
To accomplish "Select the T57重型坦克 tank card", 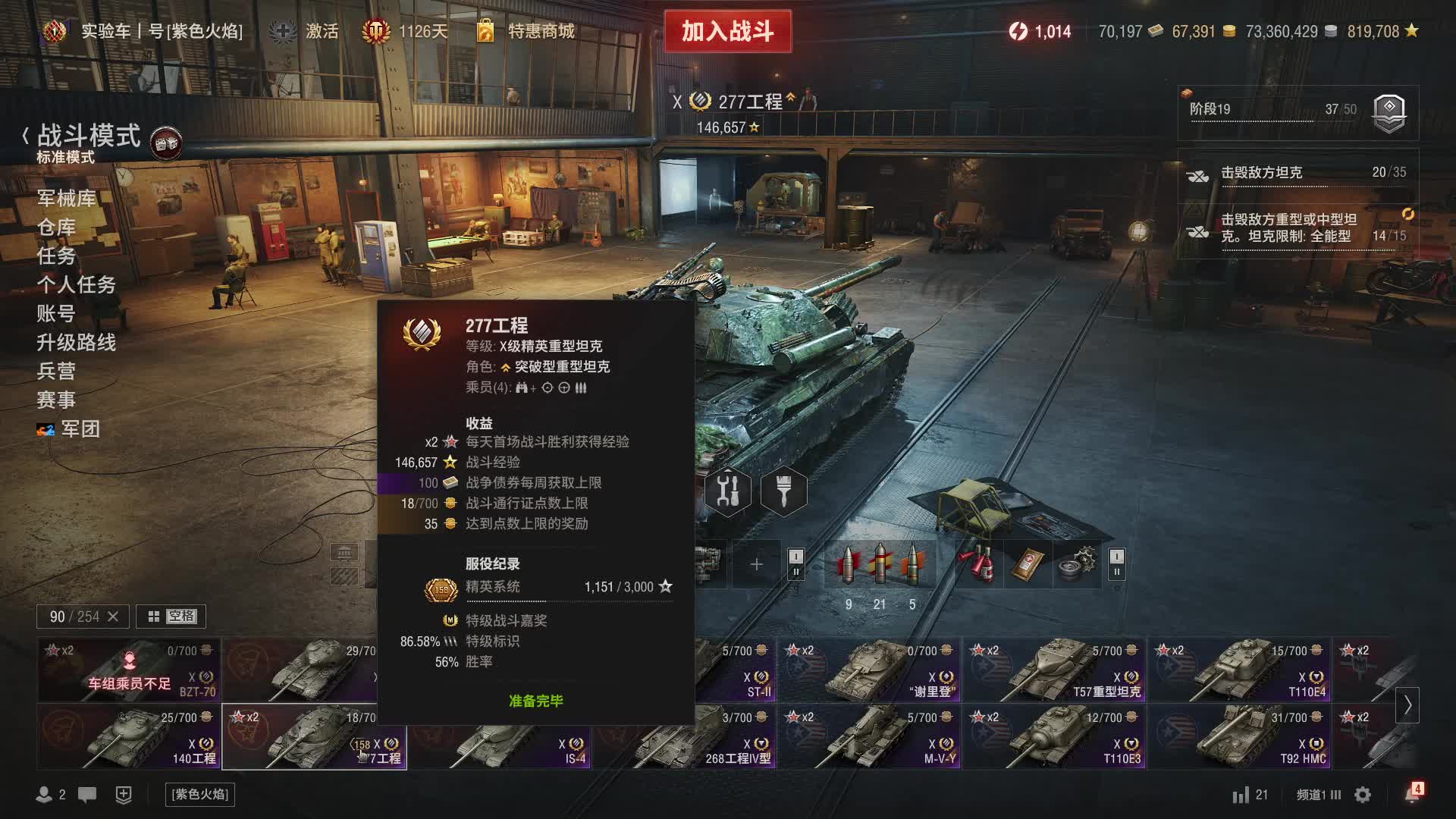I will pos(1054,670).
